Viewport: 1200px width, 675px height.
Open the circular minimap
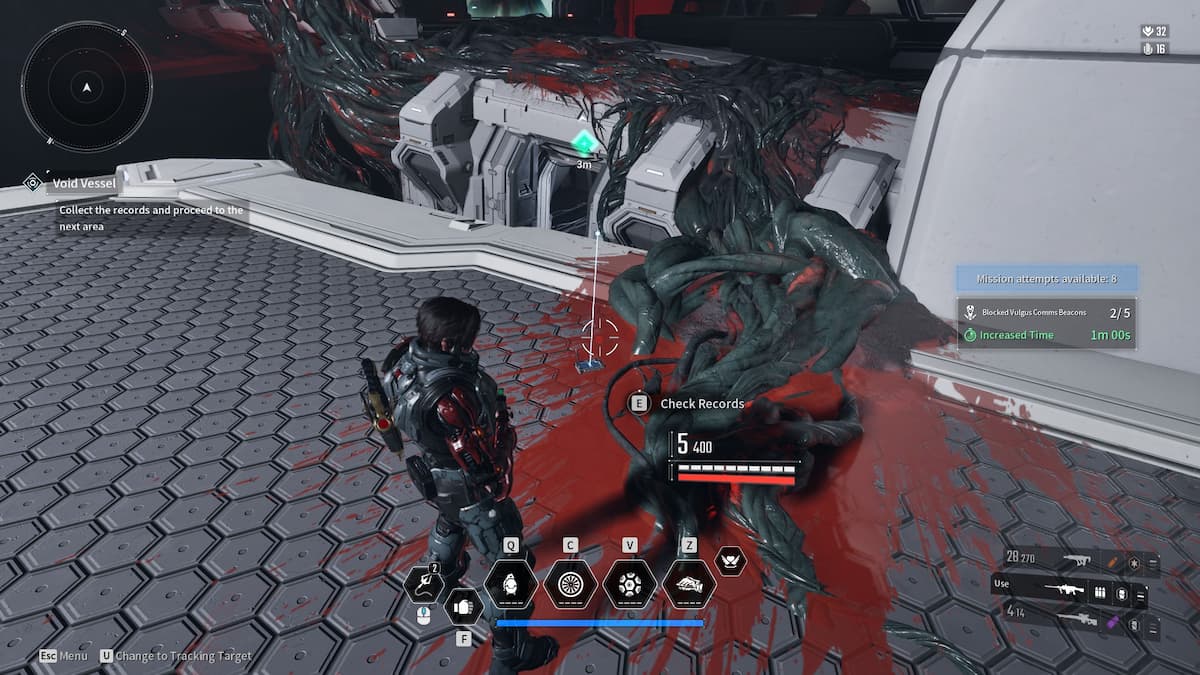coord(87,87)
